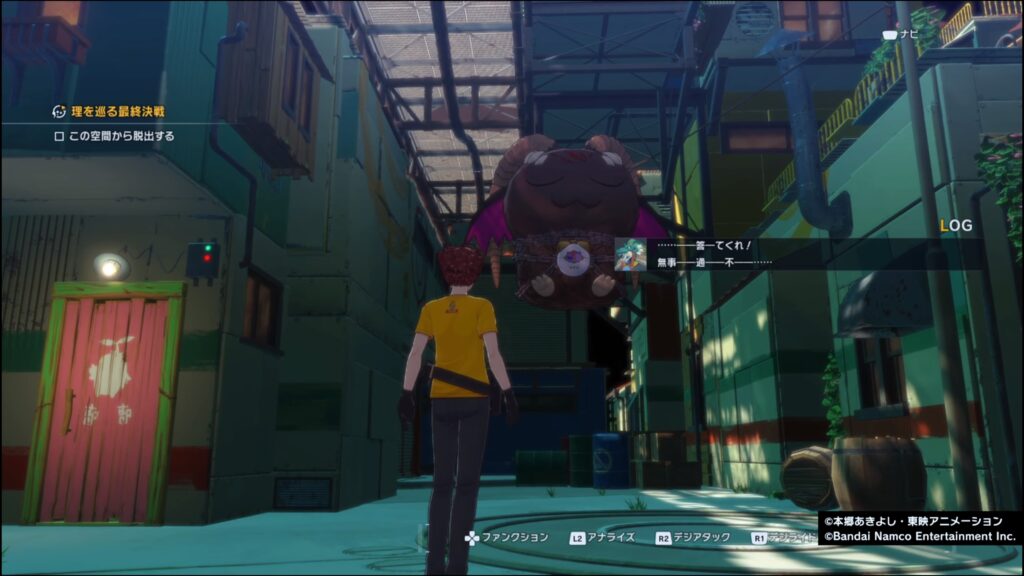1024x576 pixels.
Task: Open the ナビ navigation label
Action: click(902, 35)
